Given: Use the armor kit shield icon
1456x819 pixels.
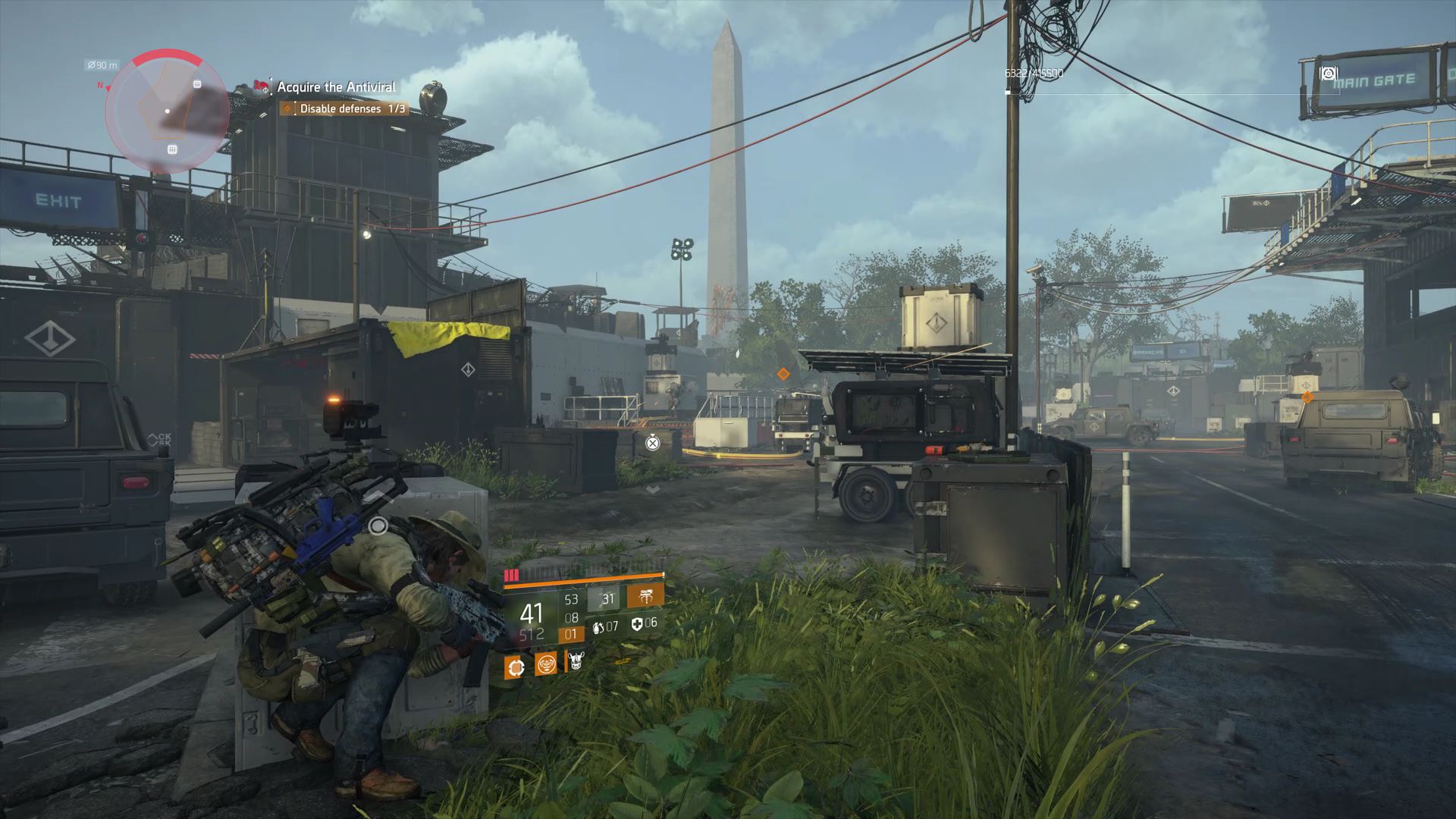Looking at the screenshot, I should pyautogui.click(x=638, y=624).
